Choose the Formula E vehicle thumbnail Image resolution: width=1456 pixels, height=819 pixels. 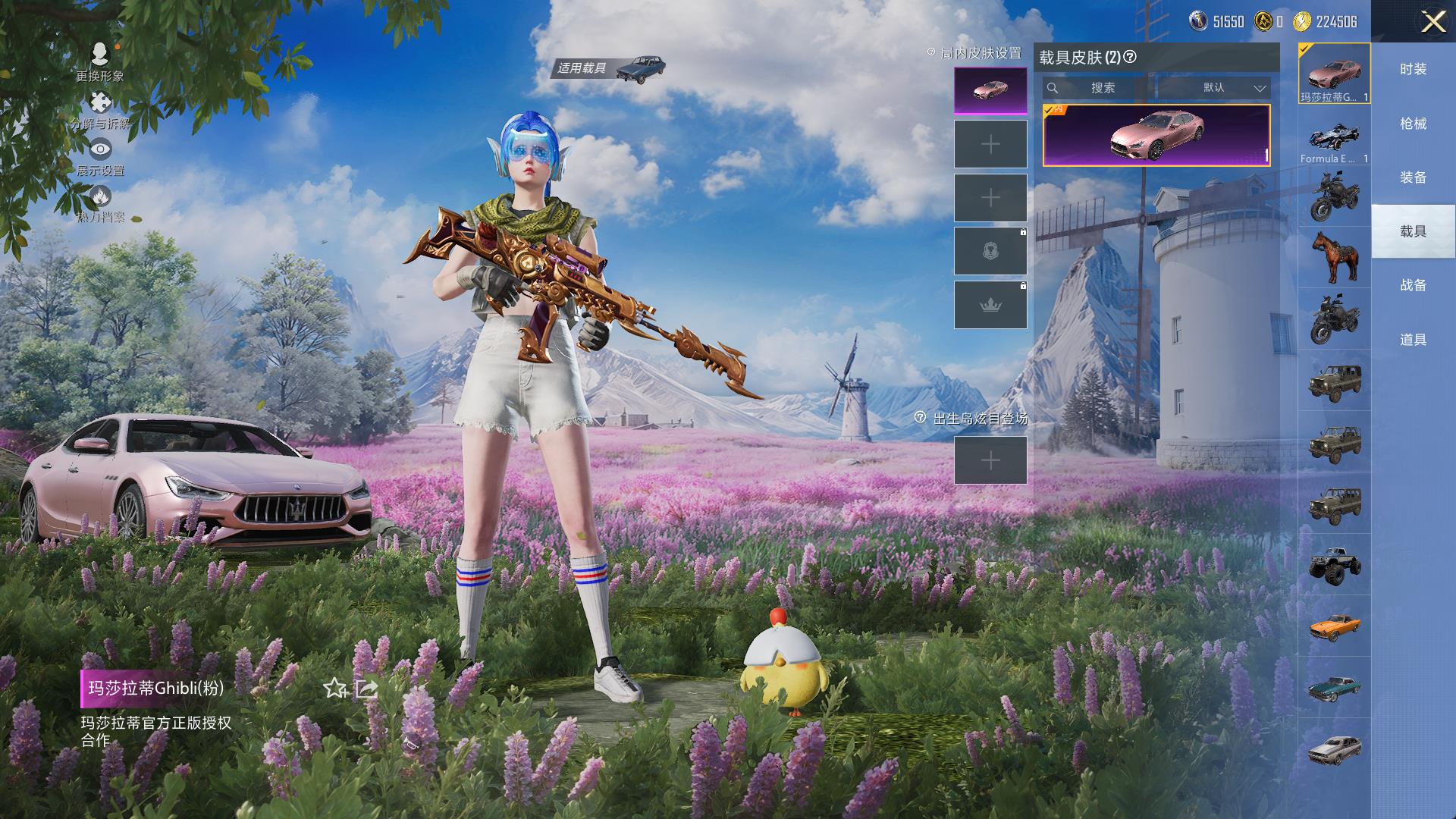tap(1334, 140)
